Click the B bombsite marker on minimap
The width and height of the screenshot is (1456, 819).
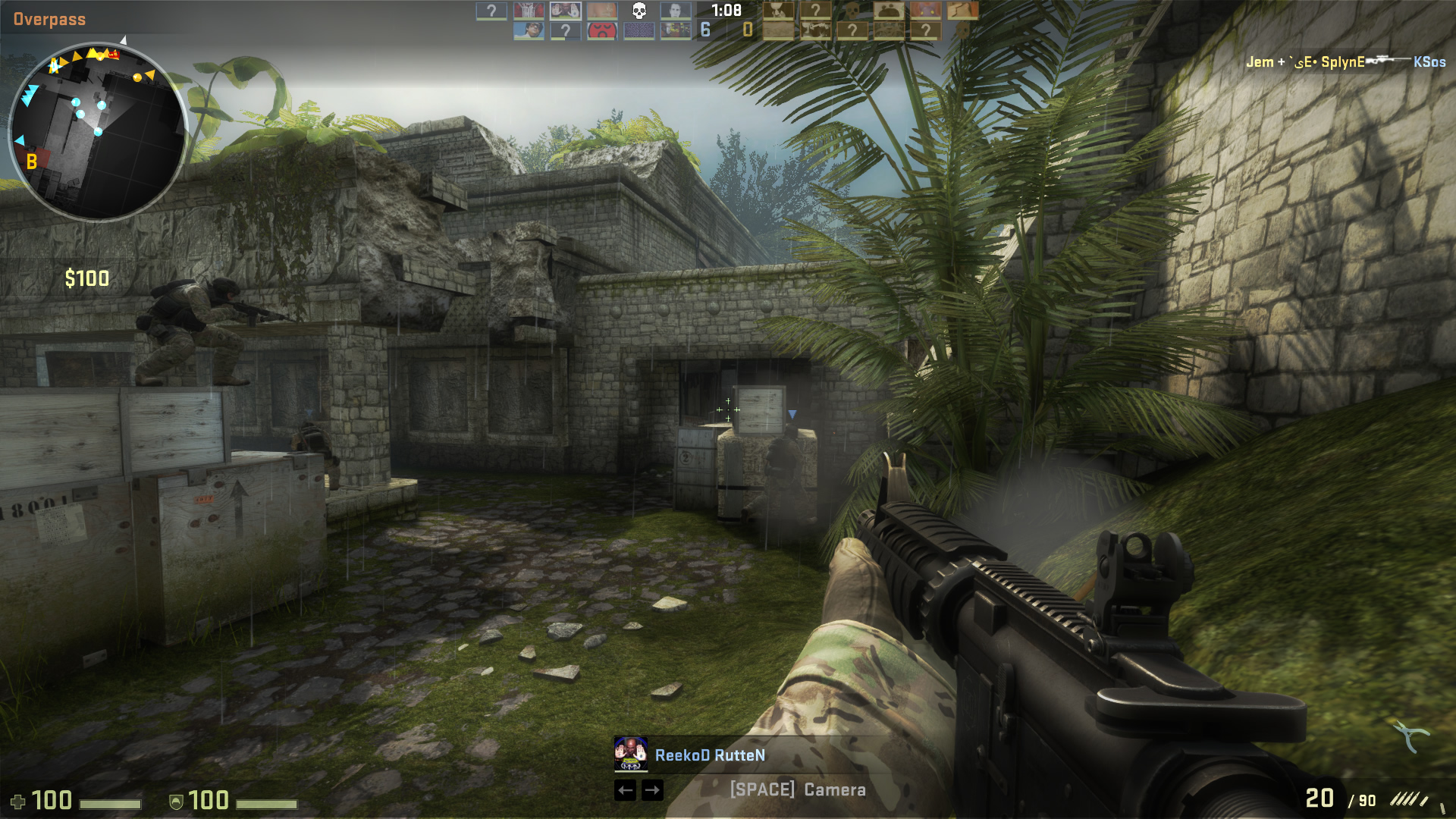[30, 161]
